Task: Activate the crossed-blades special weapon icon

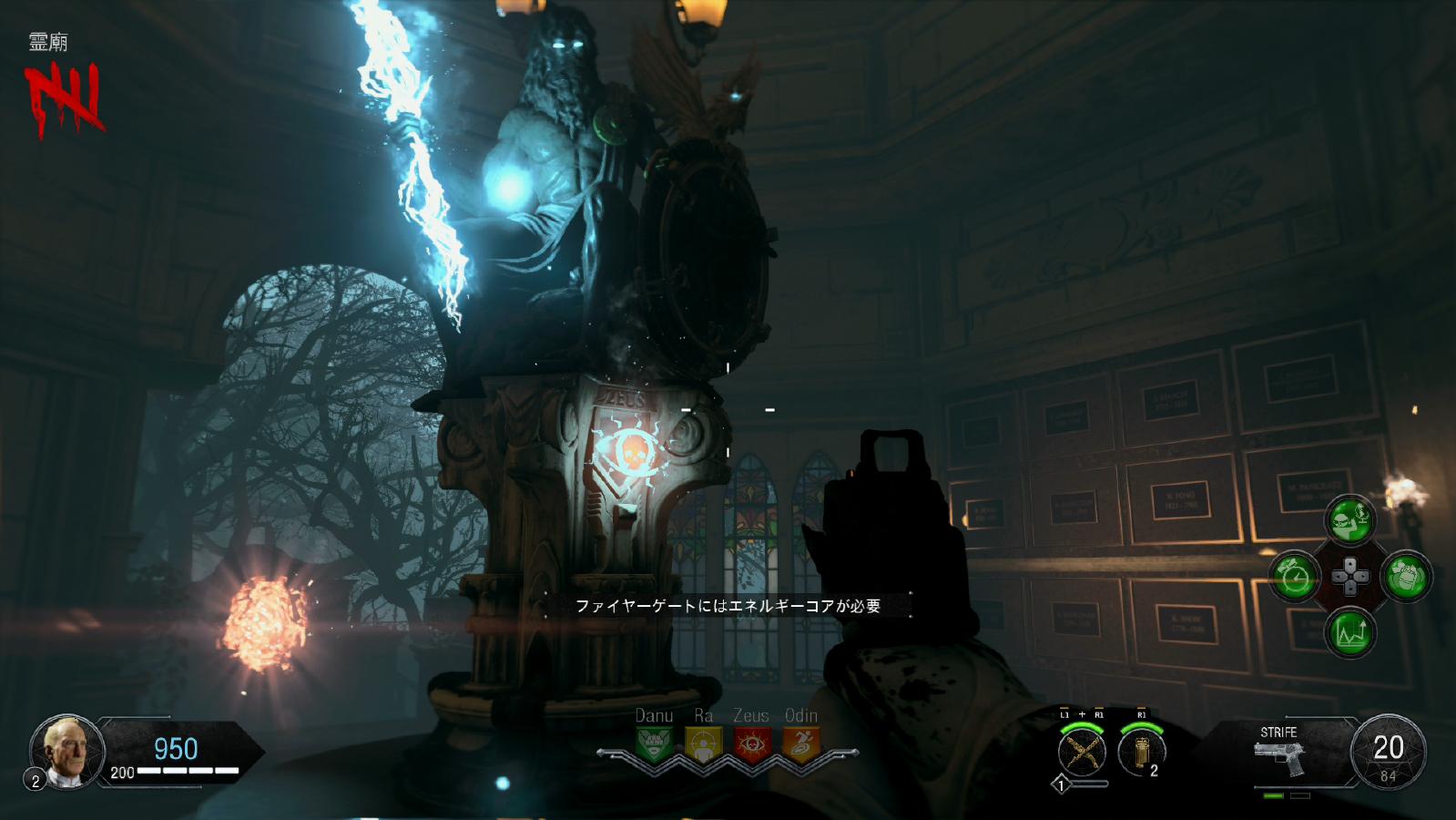Action: (1081, 753)
